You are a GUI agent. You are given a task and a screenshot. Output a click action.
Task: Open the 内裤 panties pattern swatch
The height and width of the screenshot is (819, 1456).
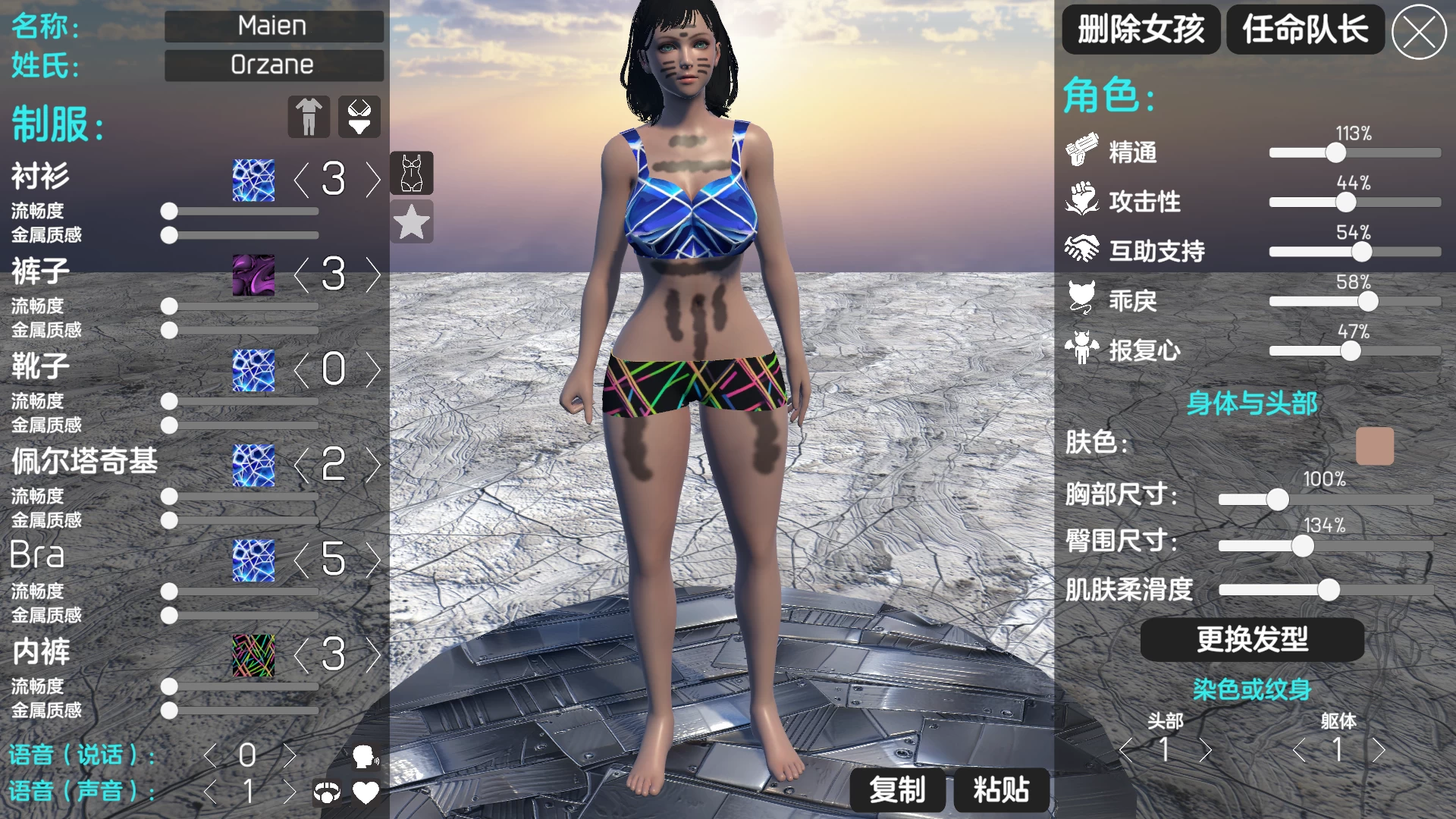point(253,655)
